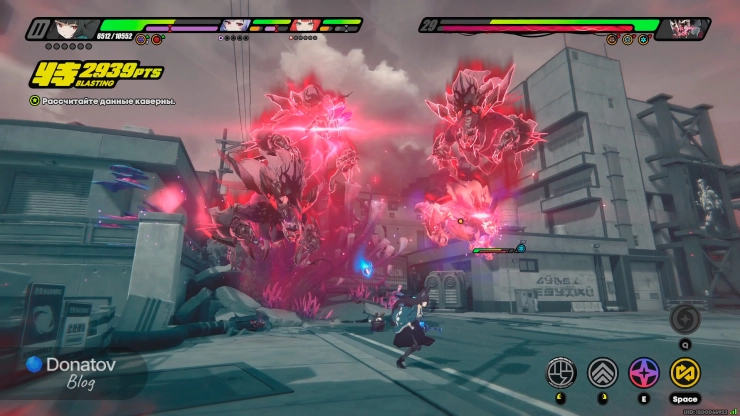
Task: Switch to the red-haired teammate portrait
Action: point(304,25)
